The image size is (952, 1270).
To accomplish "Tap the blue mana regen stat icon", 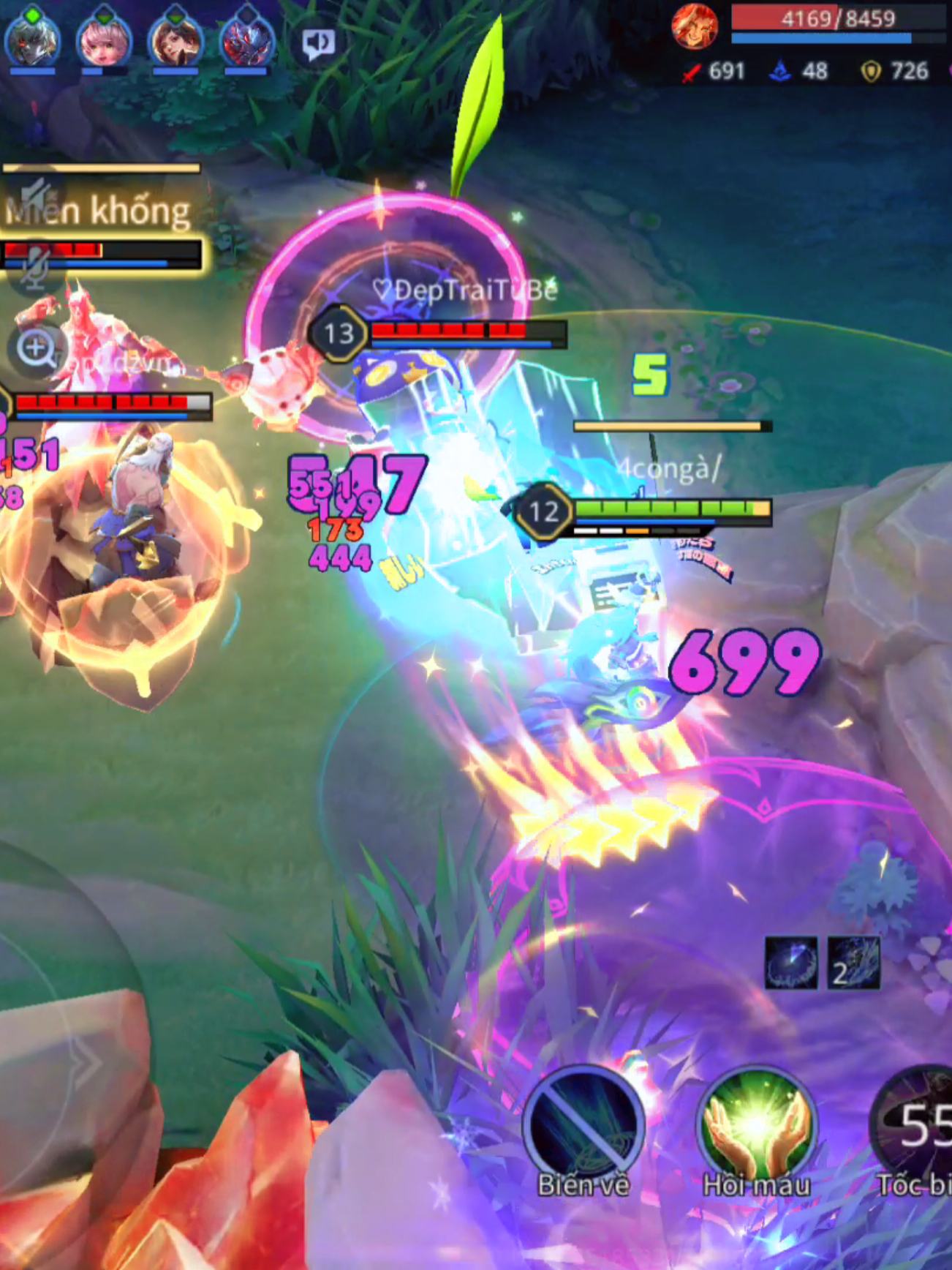I will (x=779, y=72).
